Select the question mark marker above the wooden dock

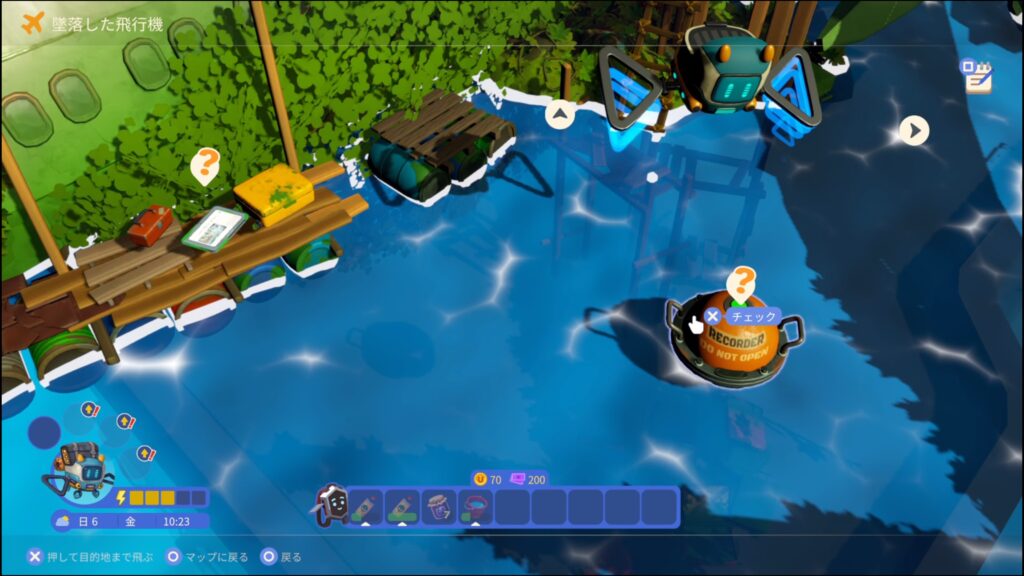click(205, 165)
